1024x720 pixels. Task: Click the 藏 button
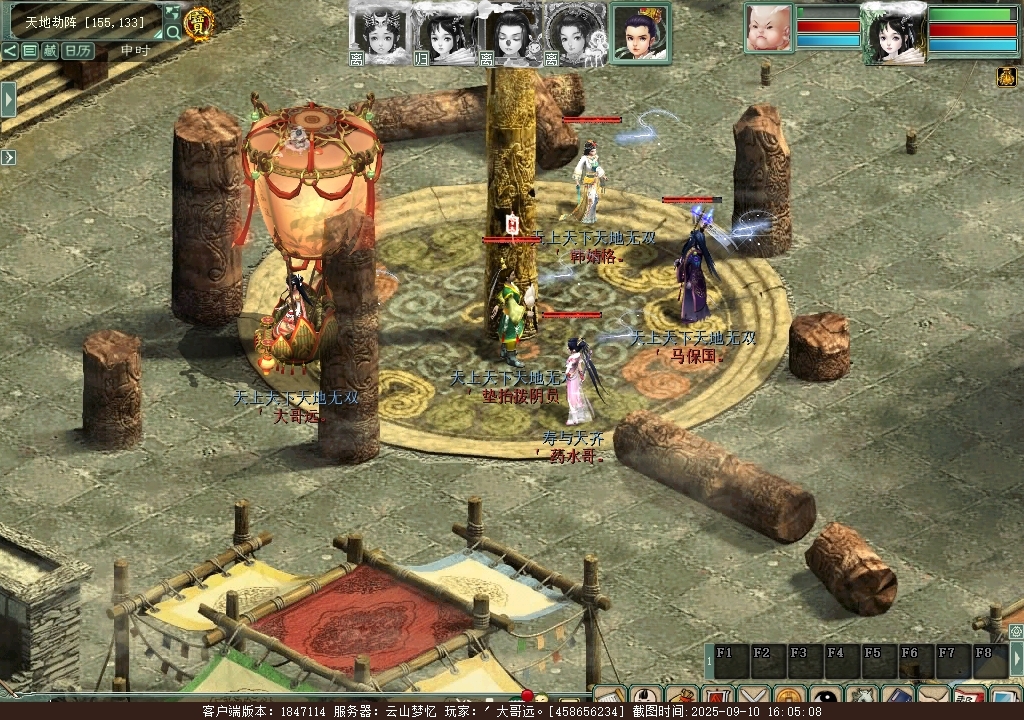[x=49, y=50]
